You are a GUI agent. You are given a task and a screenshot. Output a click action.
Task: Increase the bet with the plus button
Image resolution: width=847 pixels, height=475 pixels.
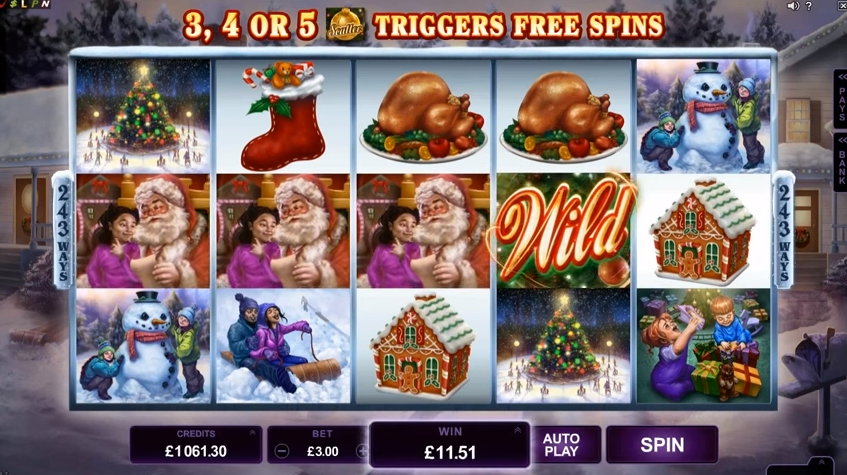[x=361, y=451]
